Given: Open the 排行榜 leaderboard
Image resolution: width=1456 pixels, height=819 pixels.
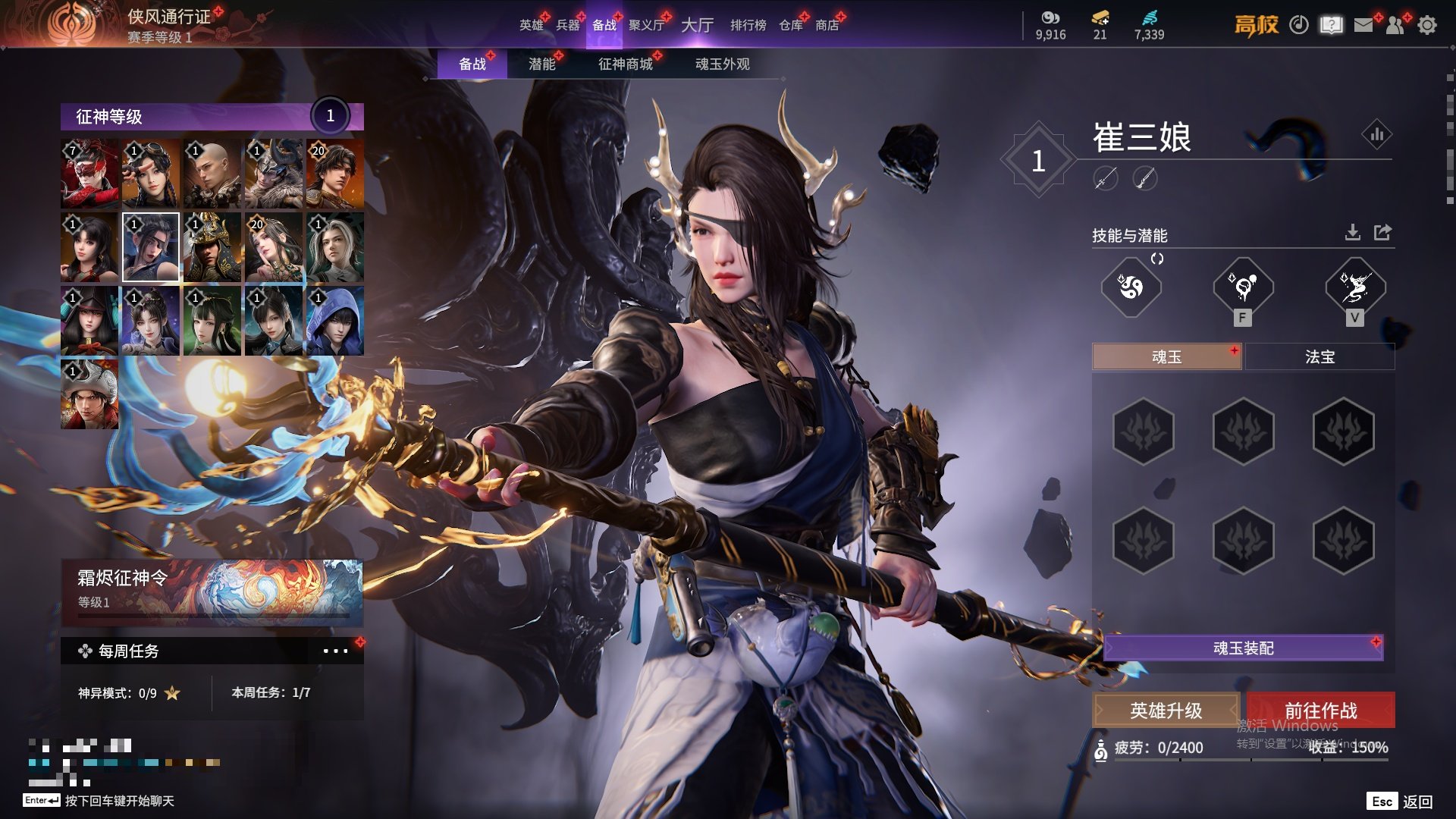Looking at the screenshot, I should [748, 25].
